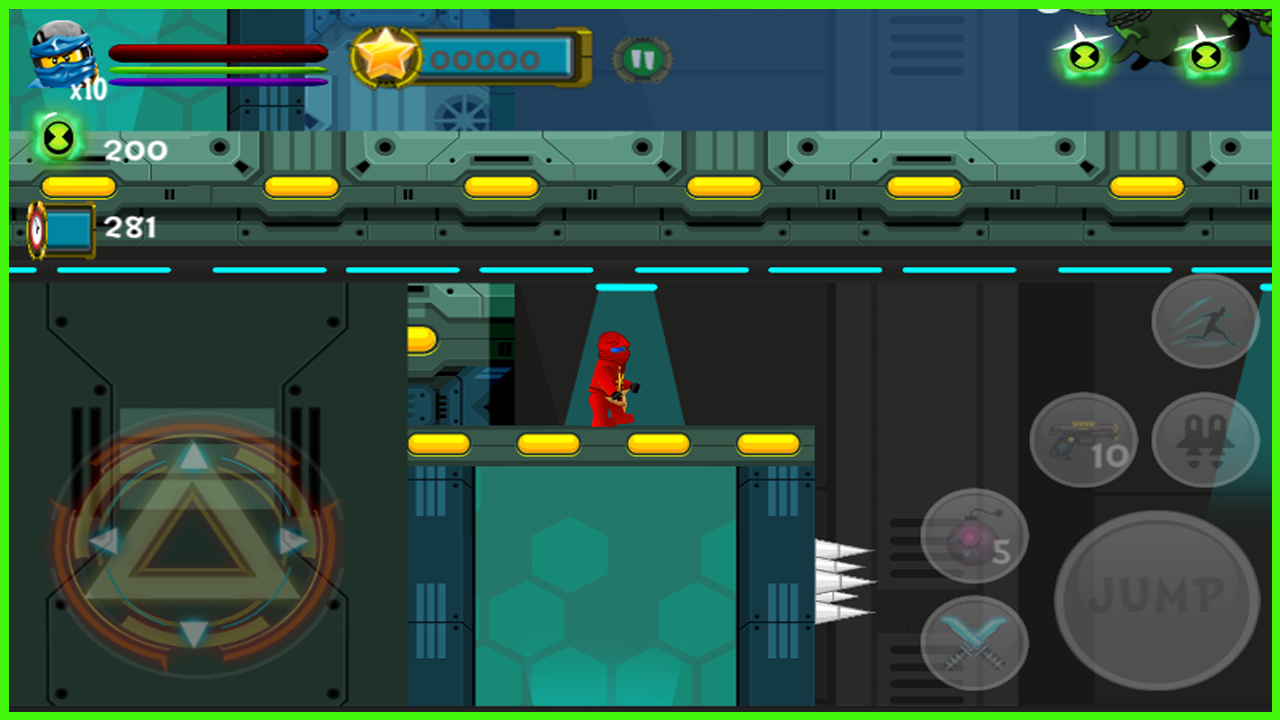Select the gun weapon with 10 ammo
This screenshot has height=720, width=1280.
(1082, 438)
